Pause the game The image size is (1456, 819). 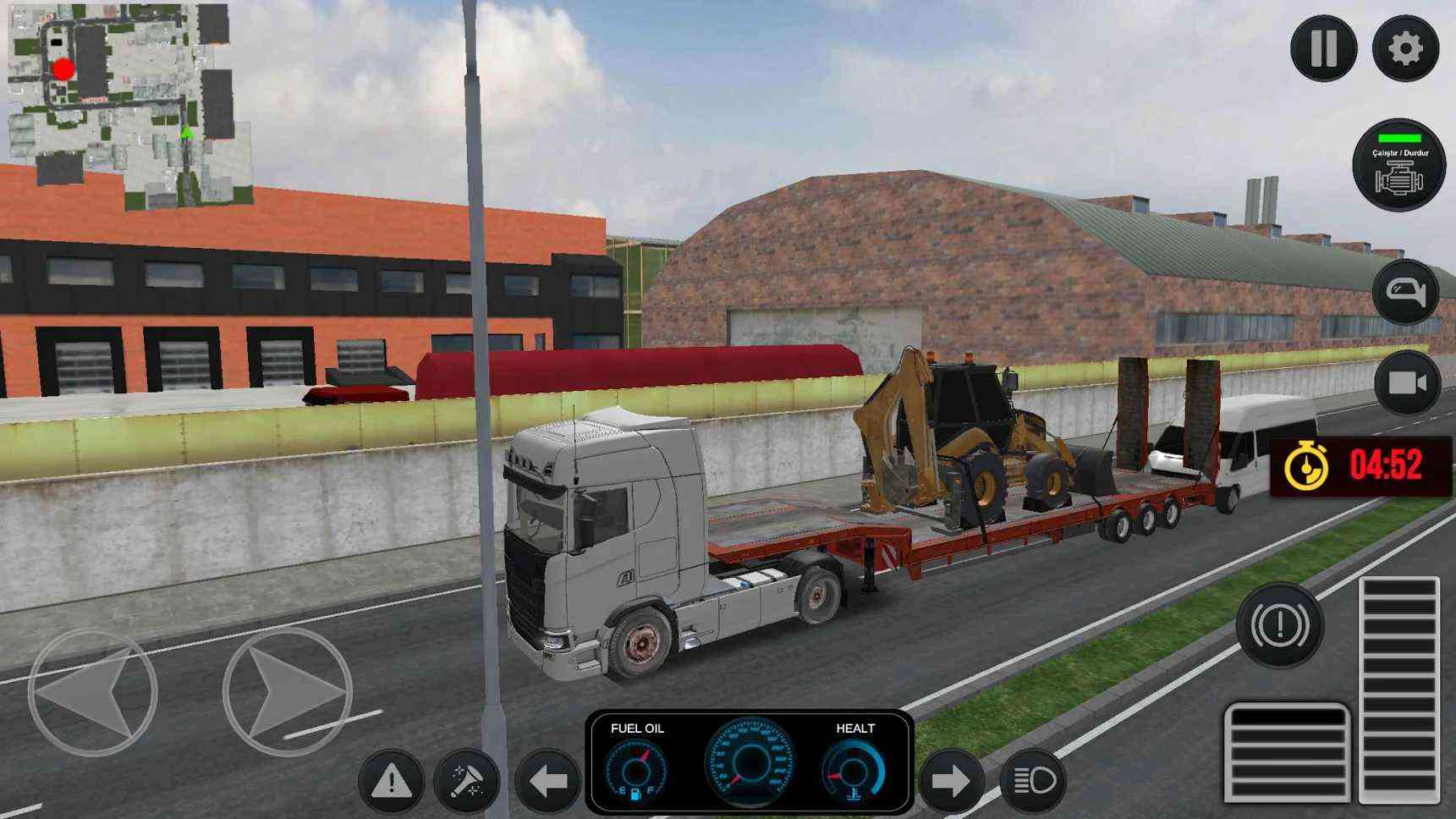pyautogui.click(x=1323, y=49)
